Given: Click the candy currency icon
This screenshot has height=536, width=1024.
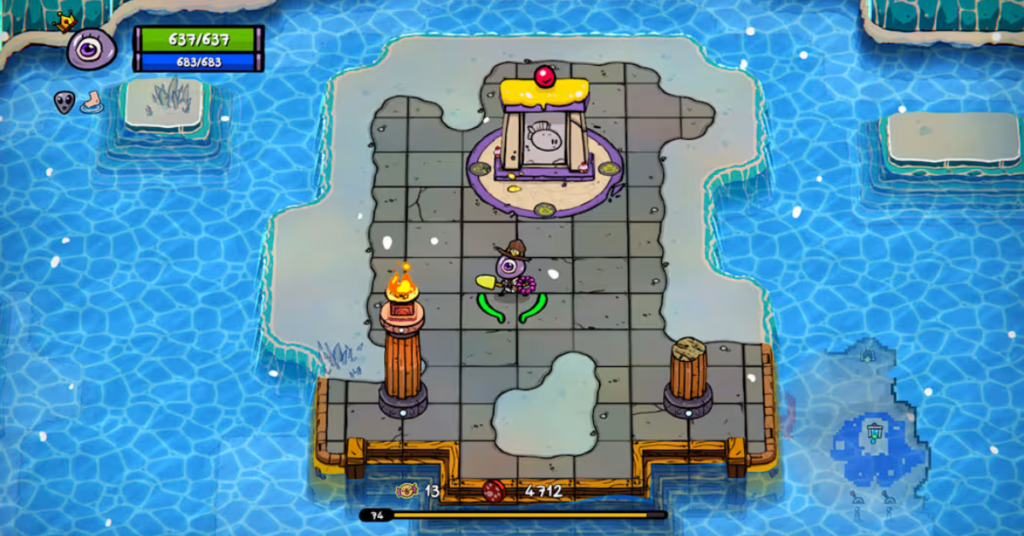Looking at the screenshot, I should 407,490.
